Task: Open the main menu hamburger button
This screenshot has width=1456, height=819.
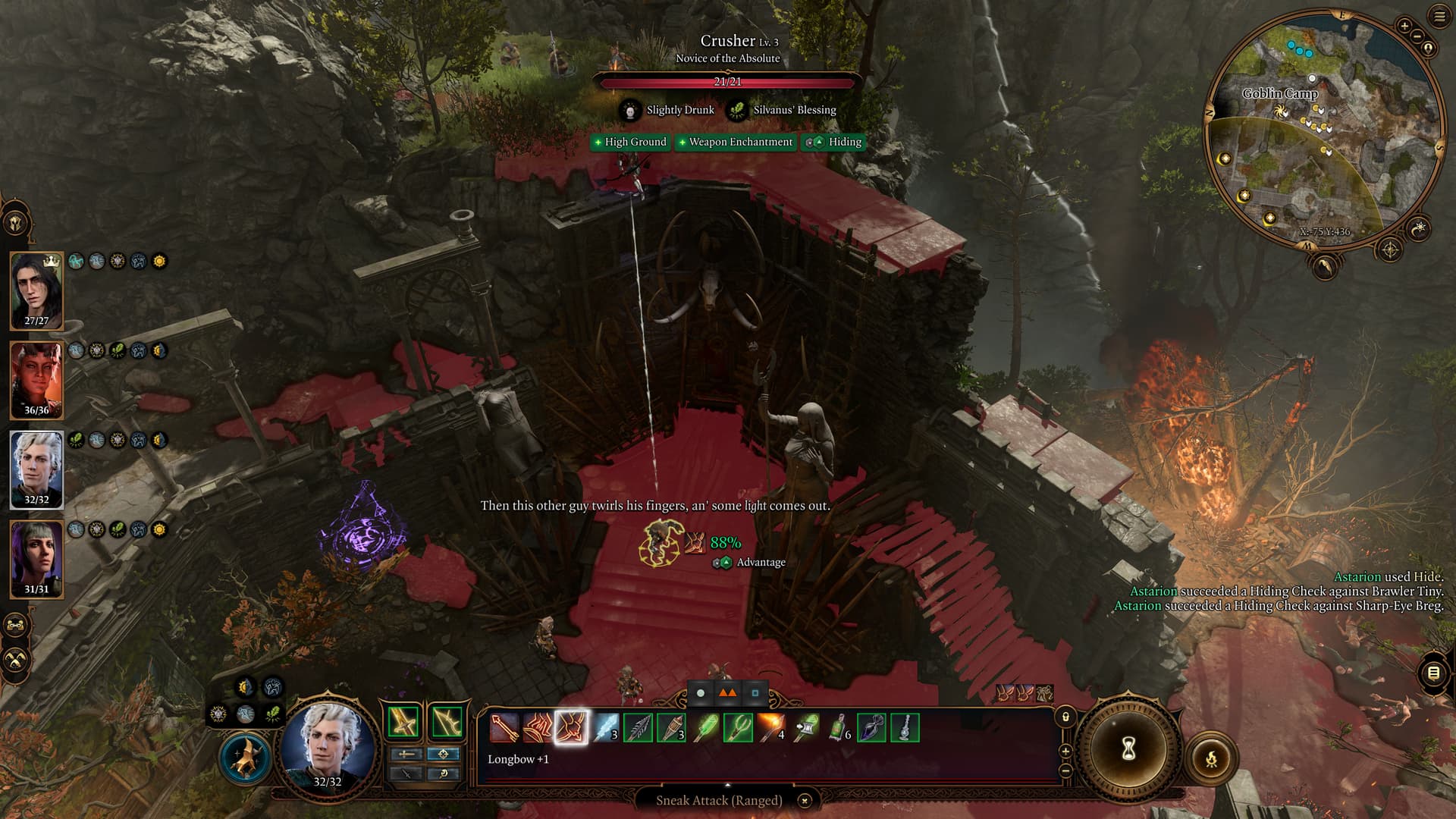Action: coord(1439,17)
